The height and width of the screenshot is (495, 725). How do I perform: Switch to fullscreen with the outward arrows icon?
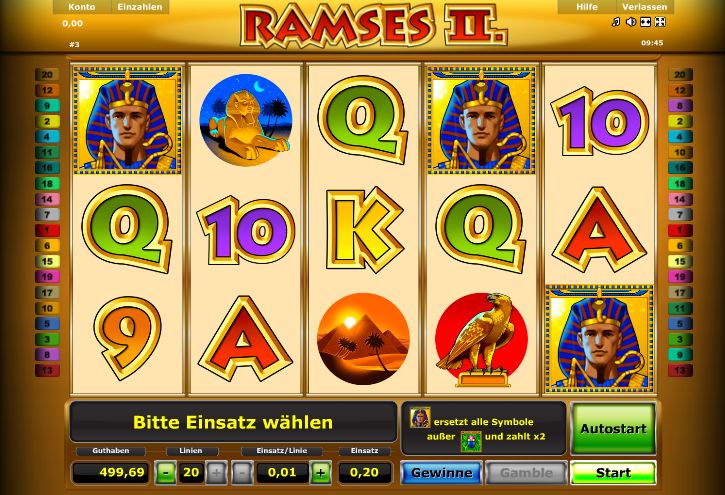coord(660,22)
